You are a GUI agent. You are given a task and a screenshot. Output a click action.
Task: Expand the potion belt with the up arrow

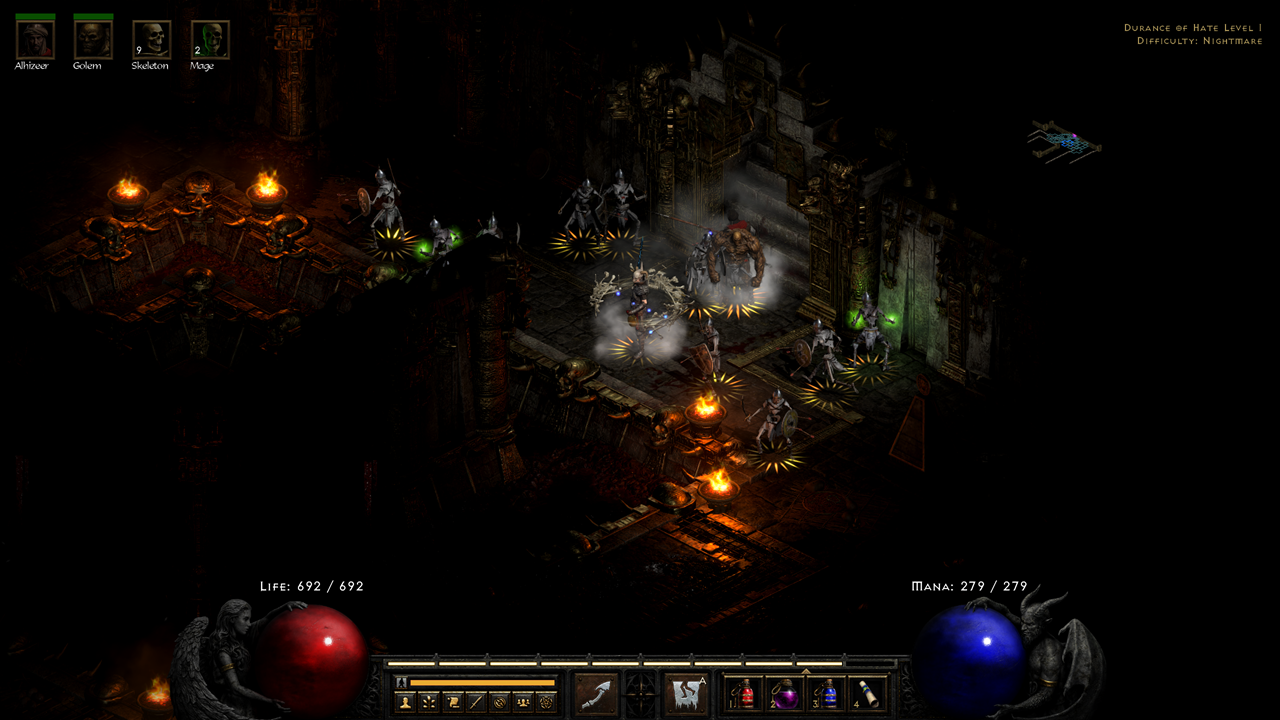pyautogui.click(x=805, y=670)
